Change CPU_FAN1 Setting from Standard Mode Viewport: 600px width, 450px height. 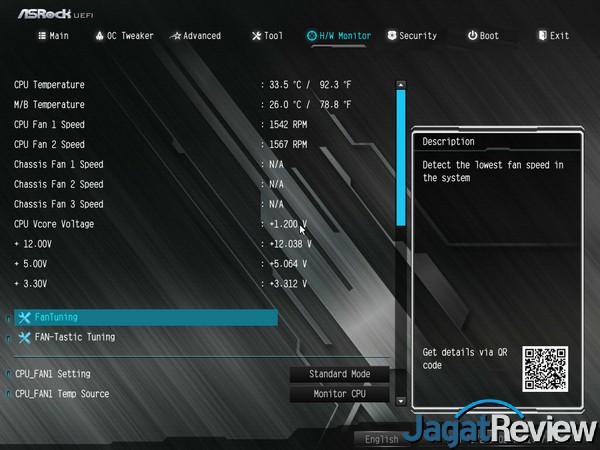[339, 374]
